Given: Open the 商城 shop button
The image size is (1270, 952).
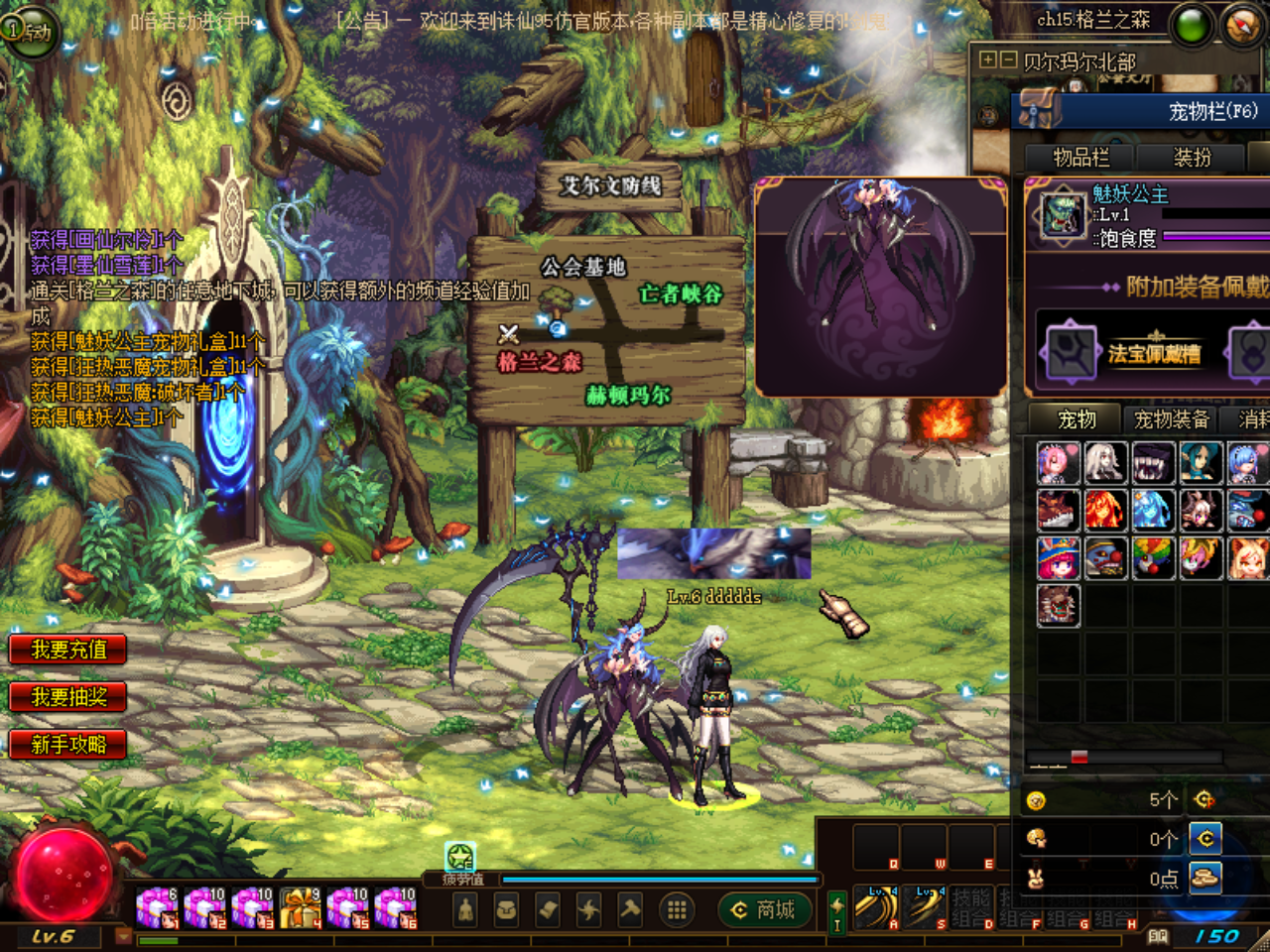Looking at the screenshot, I should click(764, 909).
